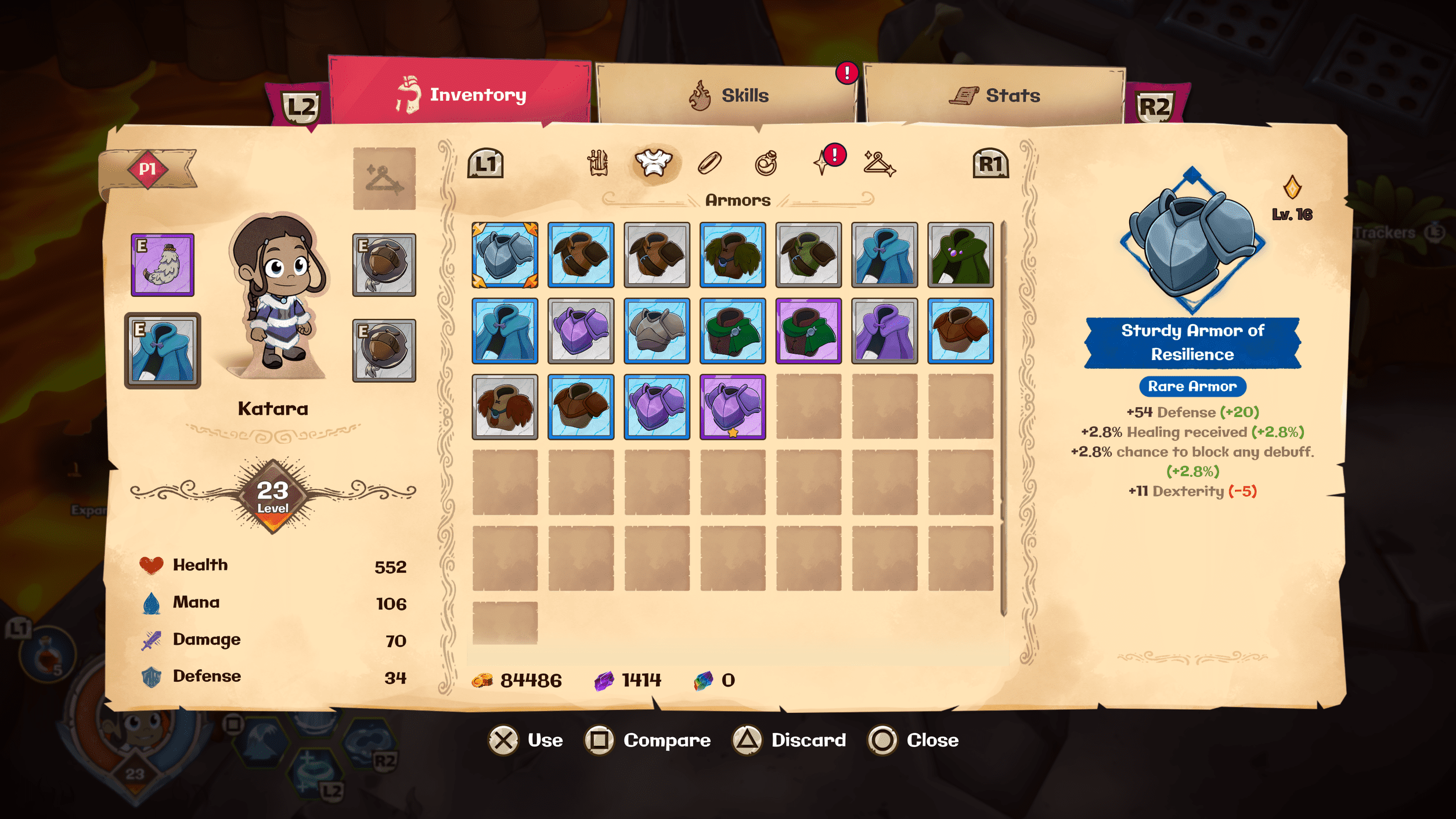Pick the dark green hooded cloak with purple gems

pyautogui.click(x=960, y=255)
